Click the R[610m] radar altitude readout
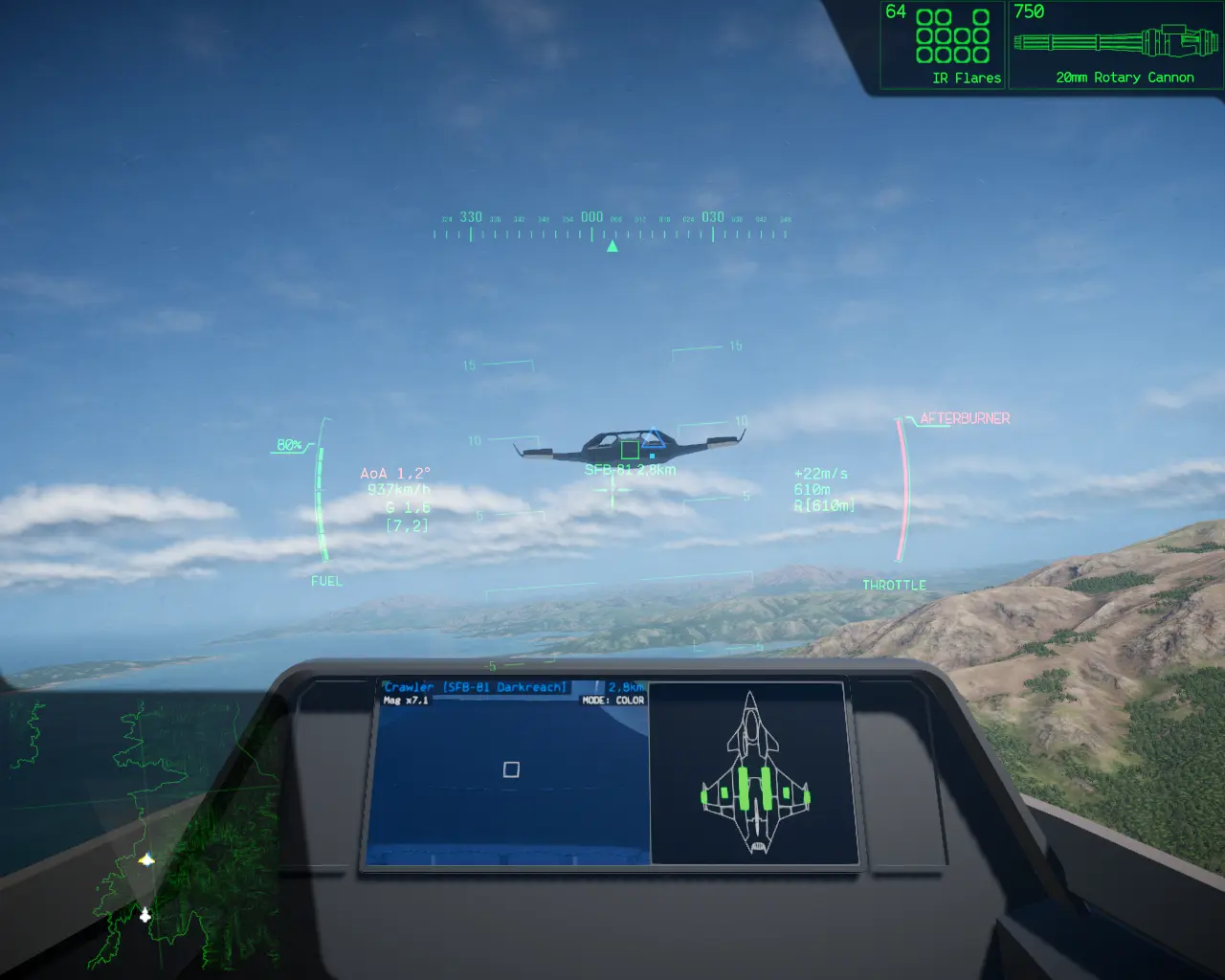 pos(824,504)
